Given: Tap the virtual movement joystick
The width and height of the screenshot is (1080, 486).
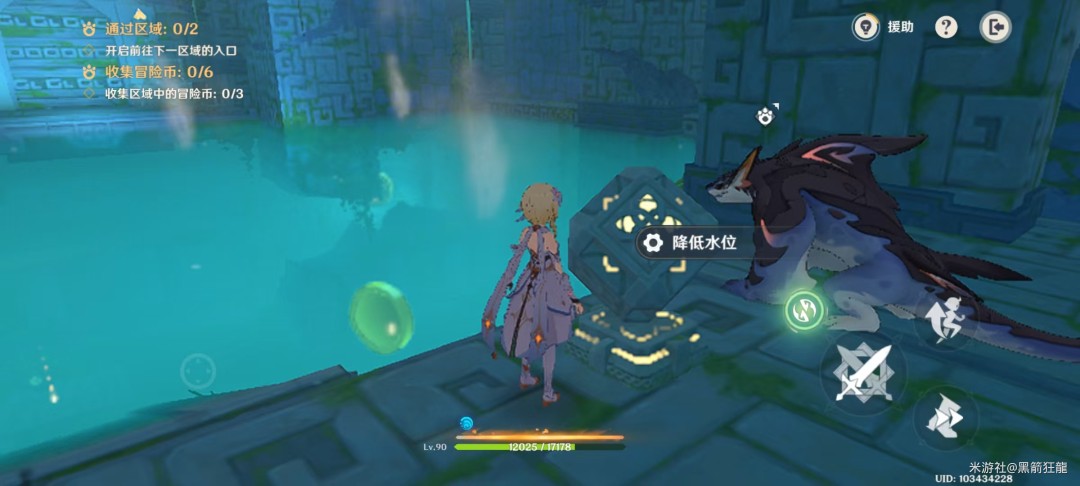Looking at the screenshot, I should [x=198, y=372].
